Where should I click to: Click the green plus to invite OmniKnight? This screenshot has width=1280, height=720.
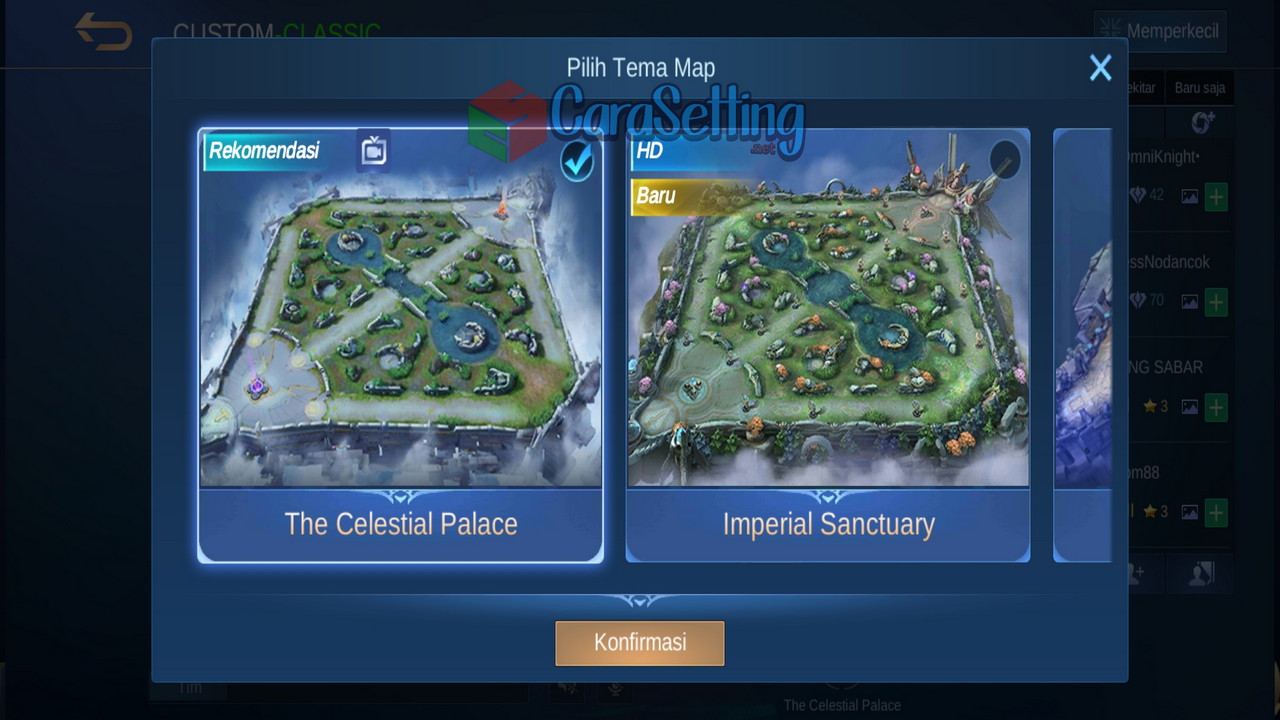coord(1215,197)
